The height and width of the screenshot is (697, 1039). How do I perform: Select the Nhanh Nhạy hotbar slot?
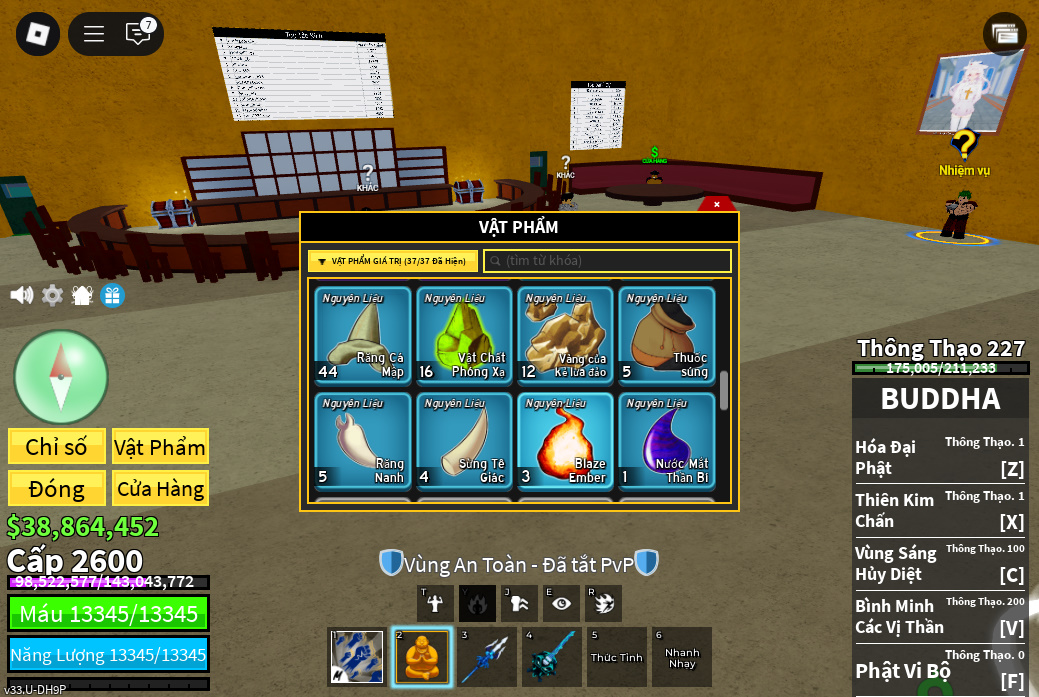point(681,657)
